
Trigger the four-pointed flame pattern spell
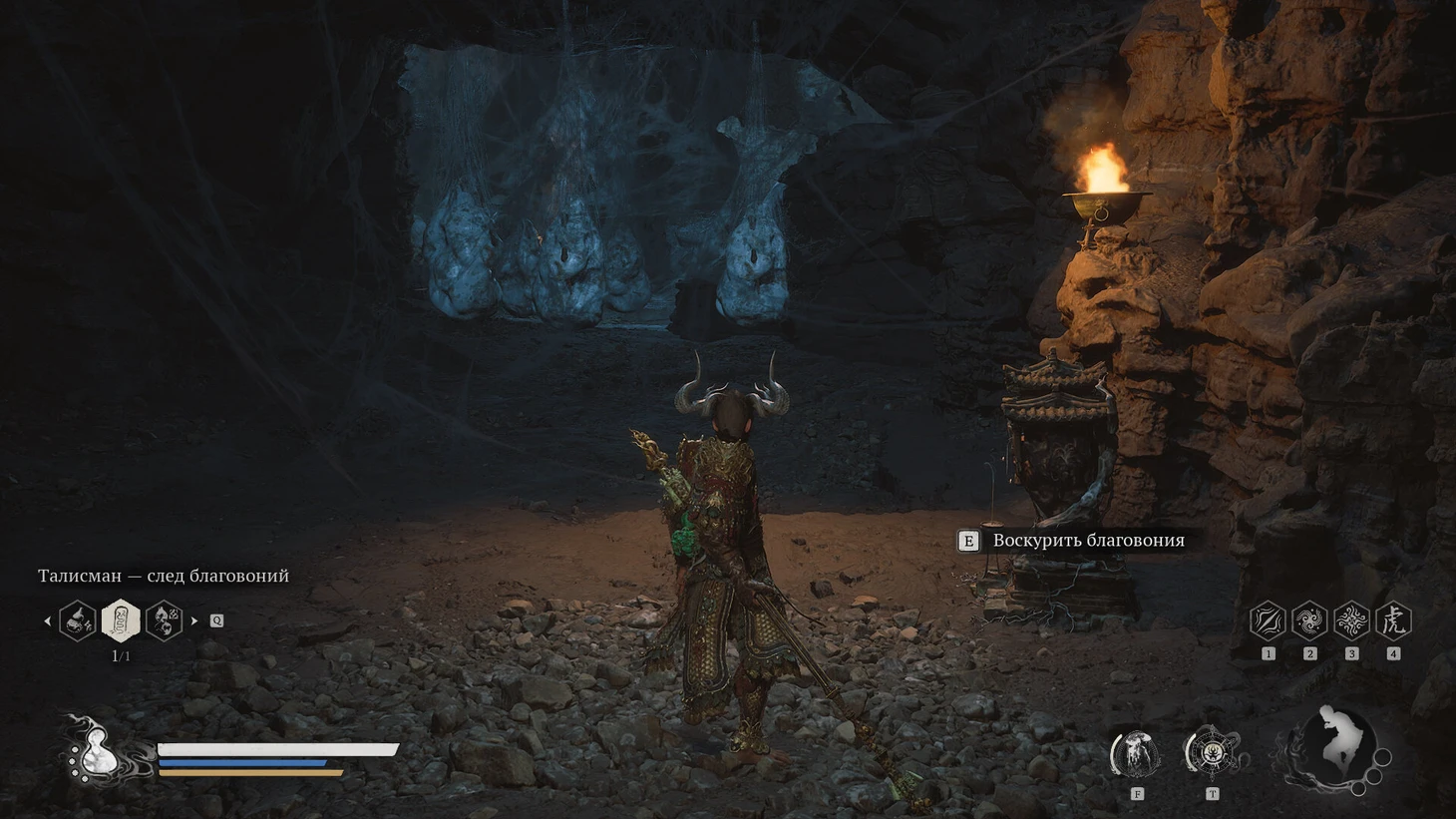(1351, 620)
